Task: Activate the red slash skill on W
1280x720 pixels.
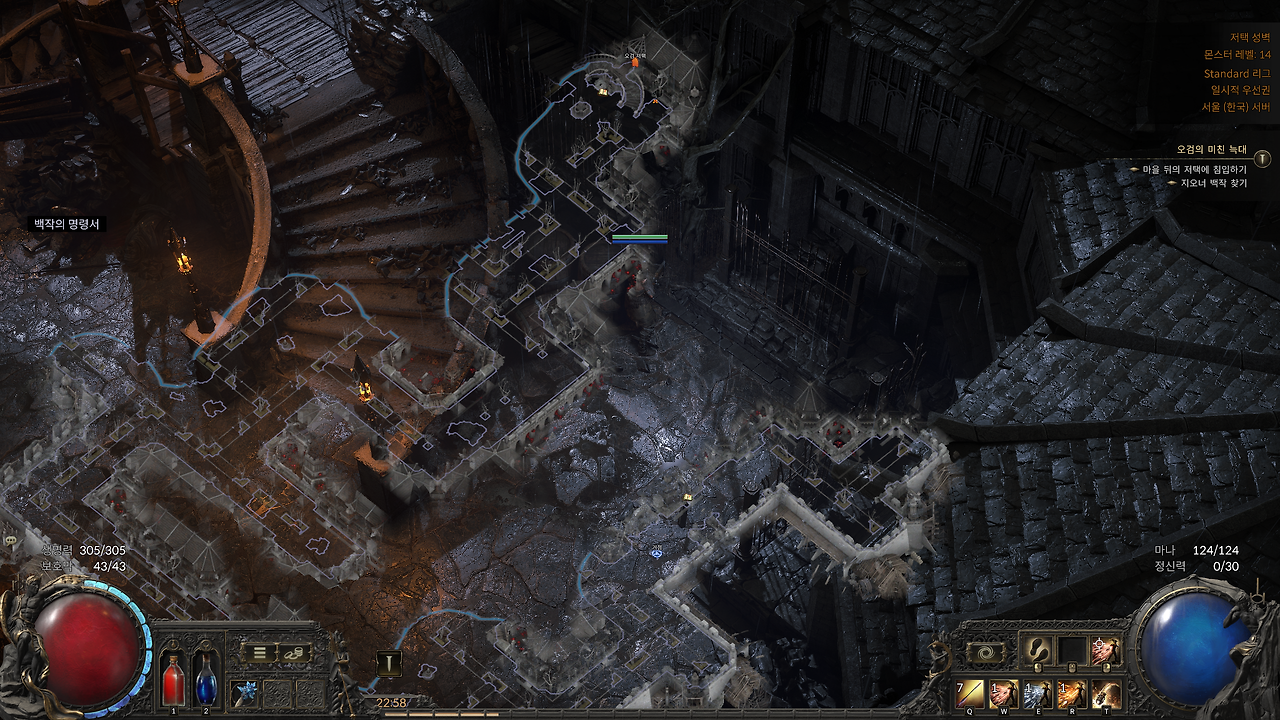Action: click(1004, 692)
